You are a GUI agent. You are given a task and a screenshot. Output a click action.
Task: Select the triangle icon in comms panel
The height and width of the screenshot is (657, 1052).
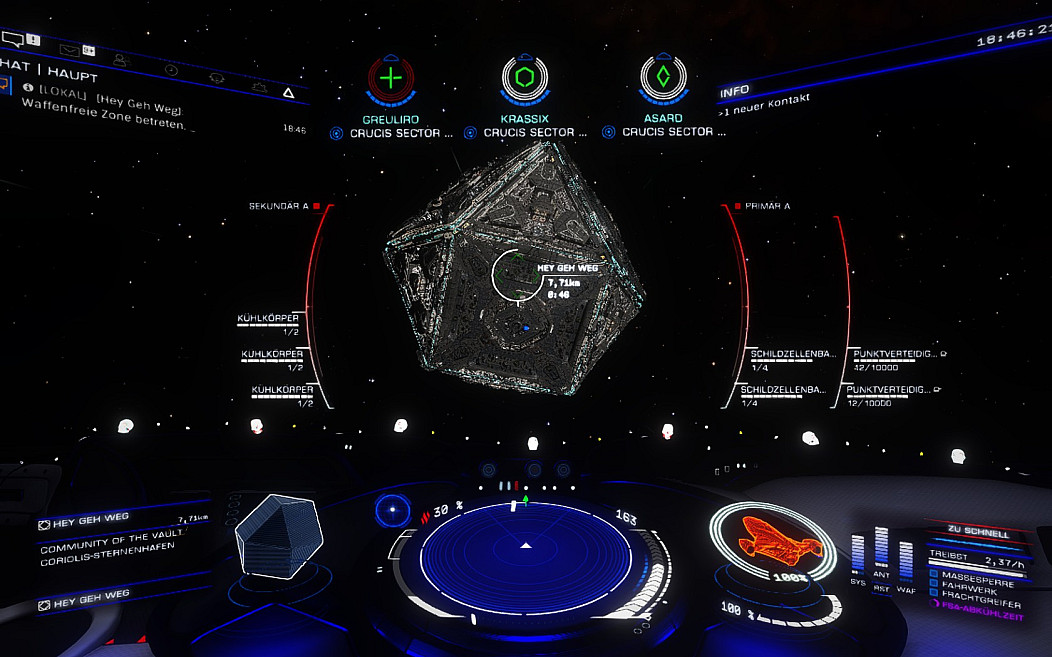[x=288, y=93]
